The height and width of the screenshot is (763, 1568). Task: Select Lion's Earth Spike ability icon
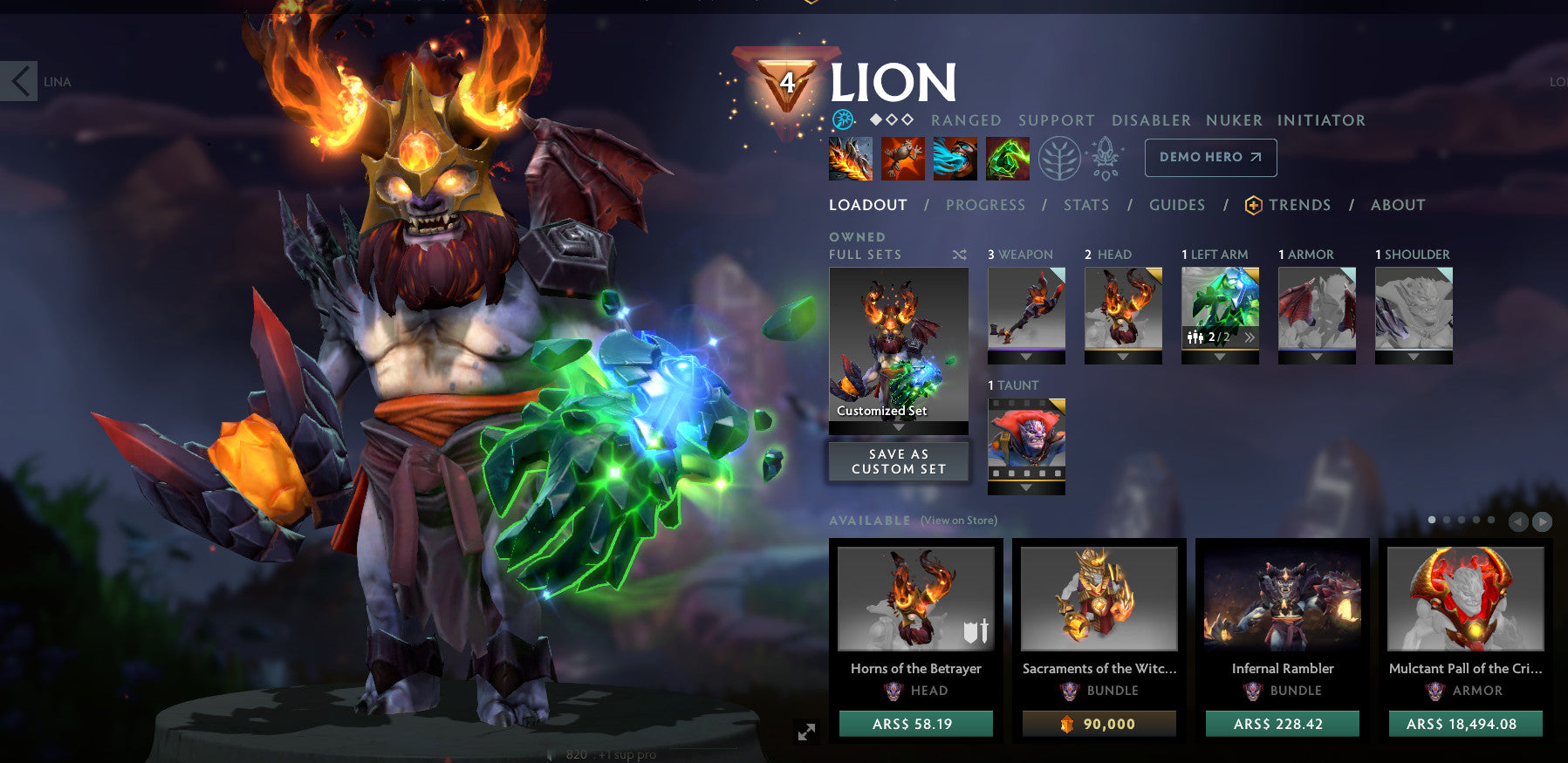coord(849,158)
